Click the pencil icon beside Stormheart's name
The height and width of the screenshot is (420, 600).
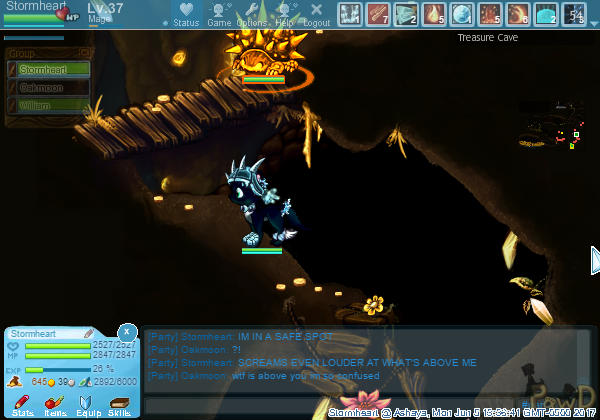(88, 332)
